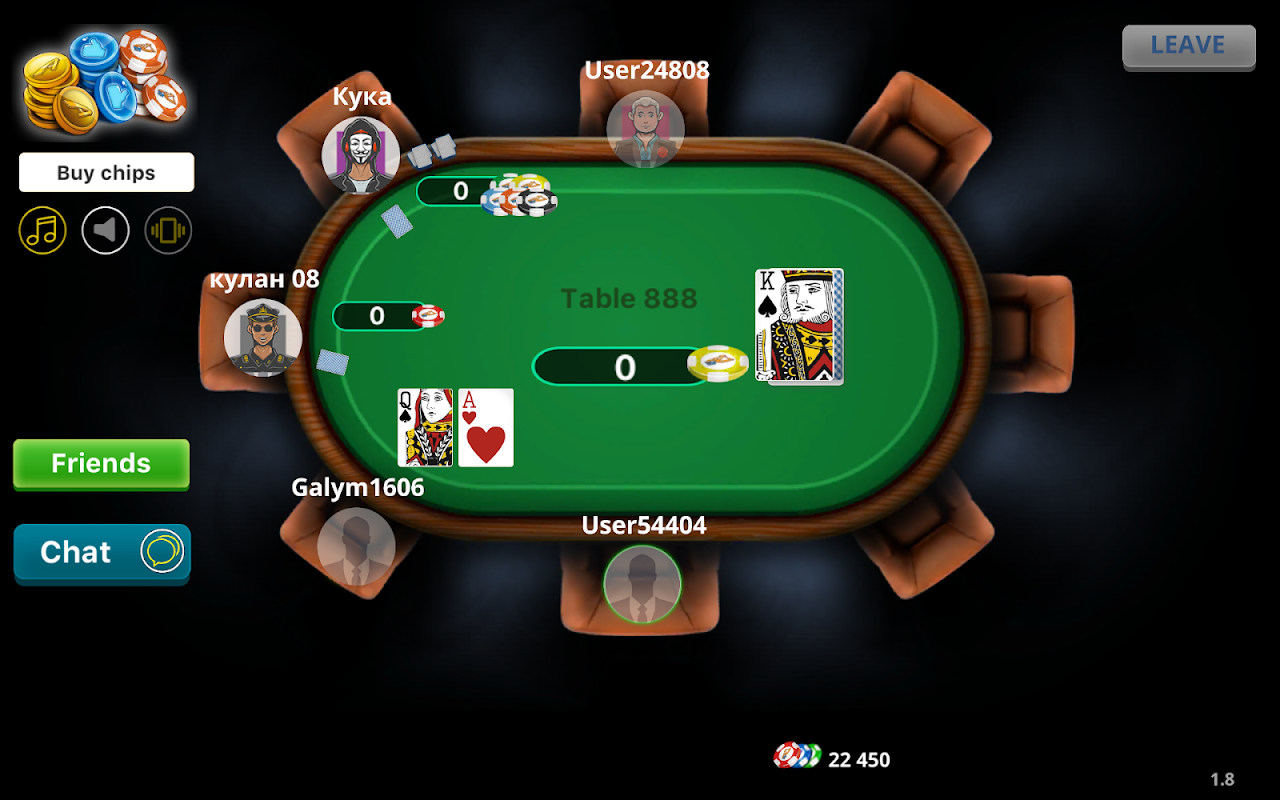Start Chat conversation
1280x800 pixels.
point(100,552)
